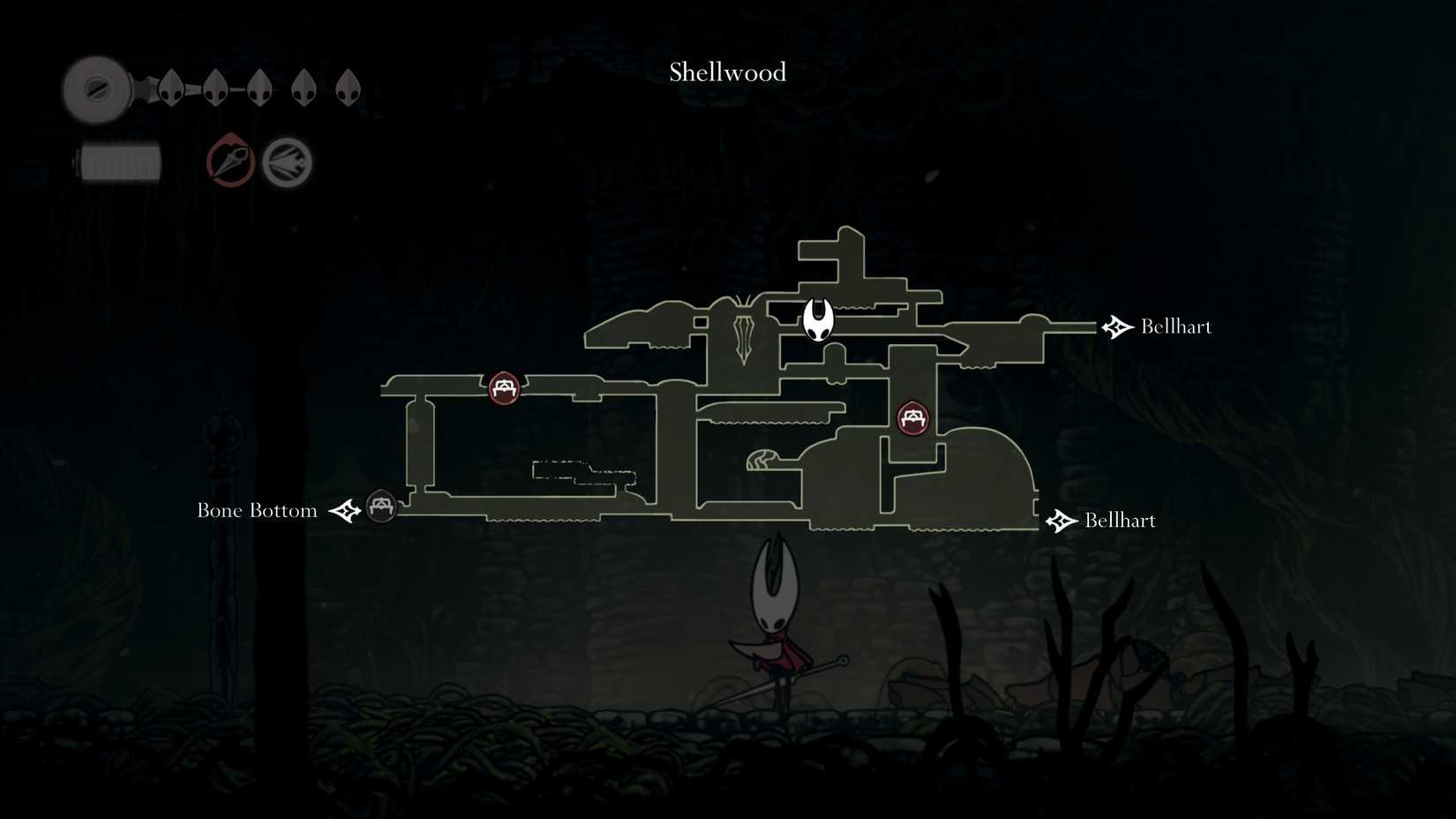Click the red bench icon near the left rooms
This screenshot has height=819, width=1456.
tap(503, 388)
